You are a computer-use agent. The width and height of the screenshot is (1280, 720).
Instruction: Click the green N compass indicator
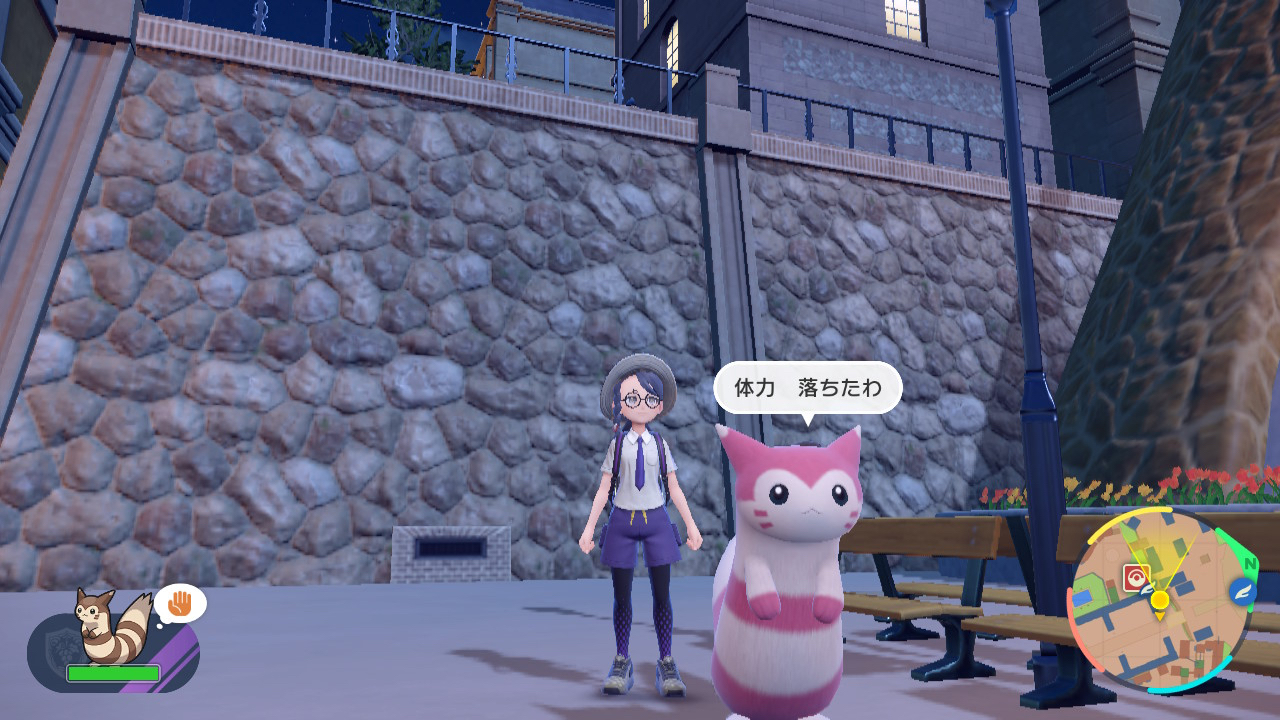coord(1248,561)
